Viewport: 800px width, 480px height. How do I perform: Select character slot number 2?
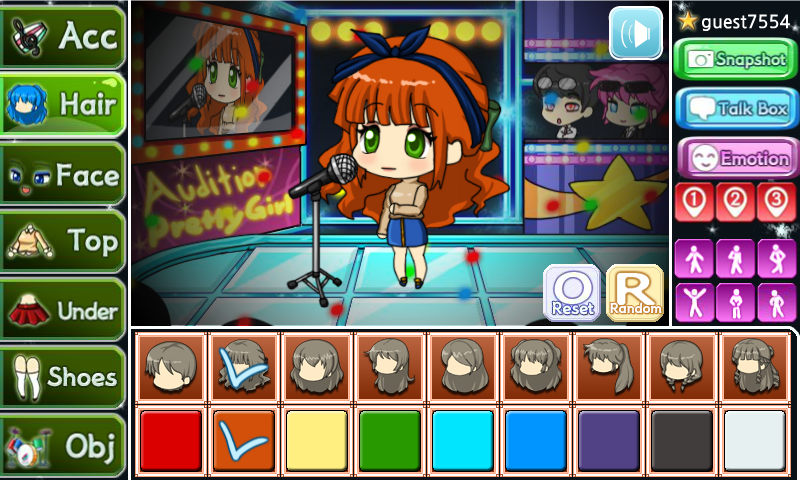[x=735, y=202]
